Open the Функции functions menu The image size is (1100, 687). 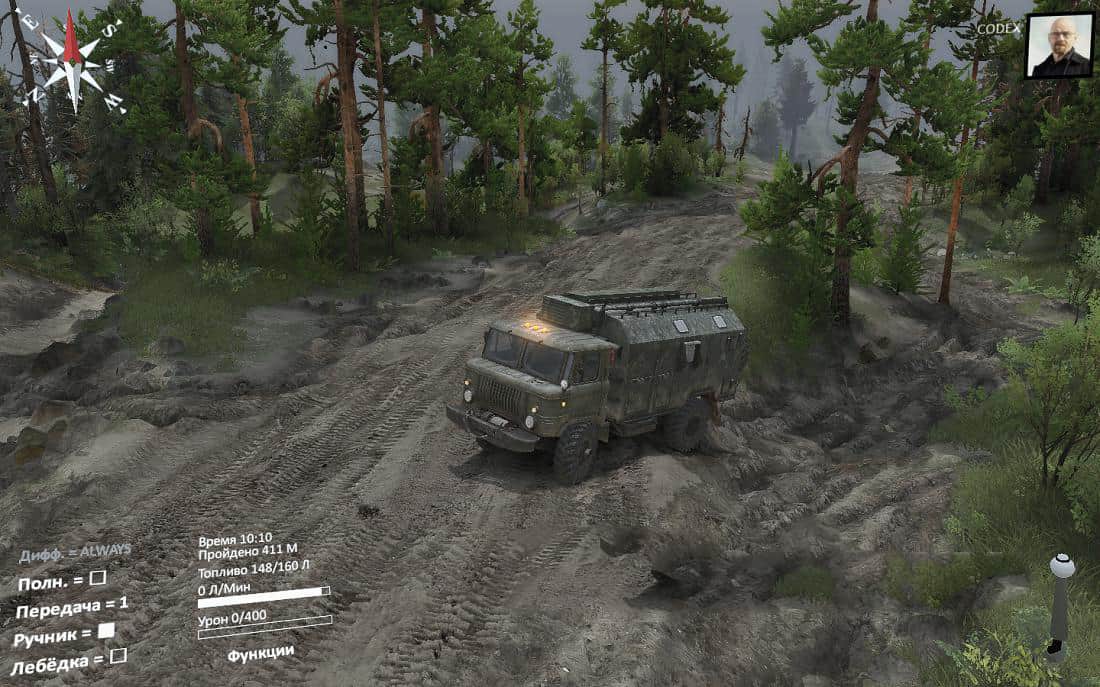coord(260,653)
